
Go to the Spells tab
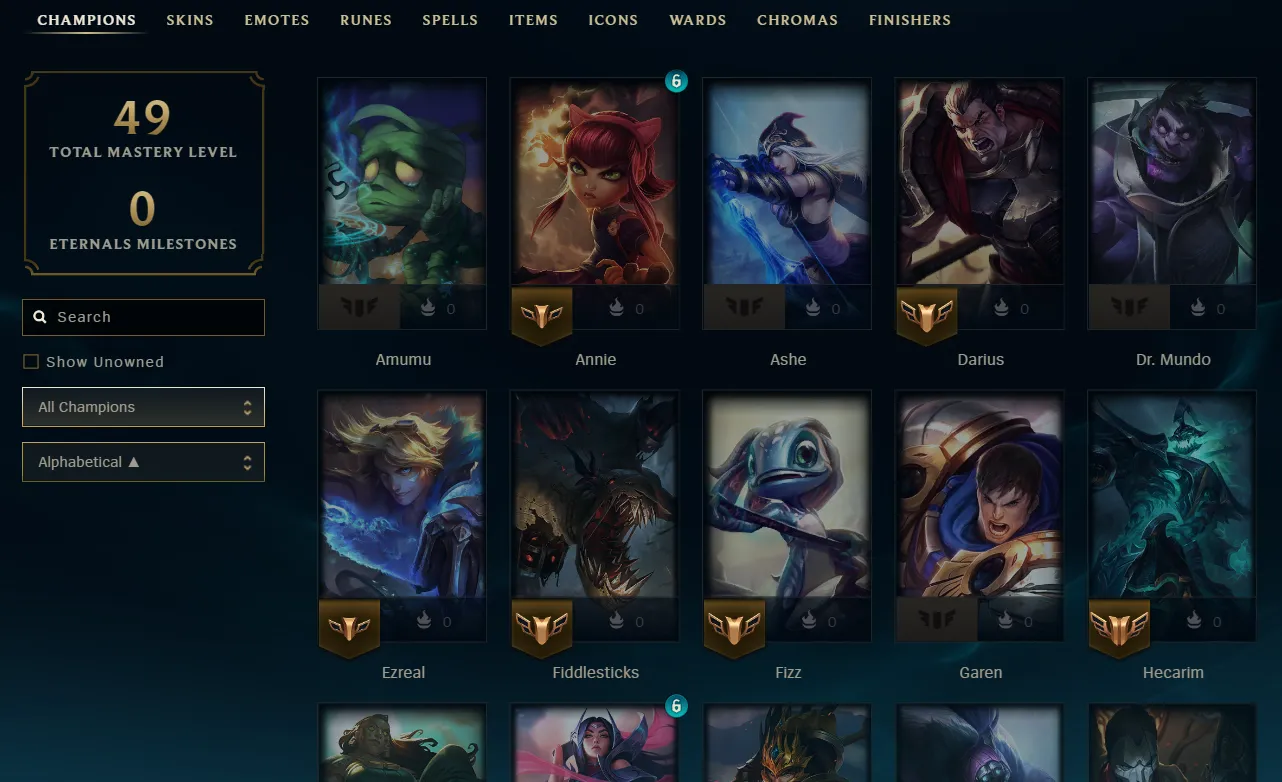[x=450, y=20]
